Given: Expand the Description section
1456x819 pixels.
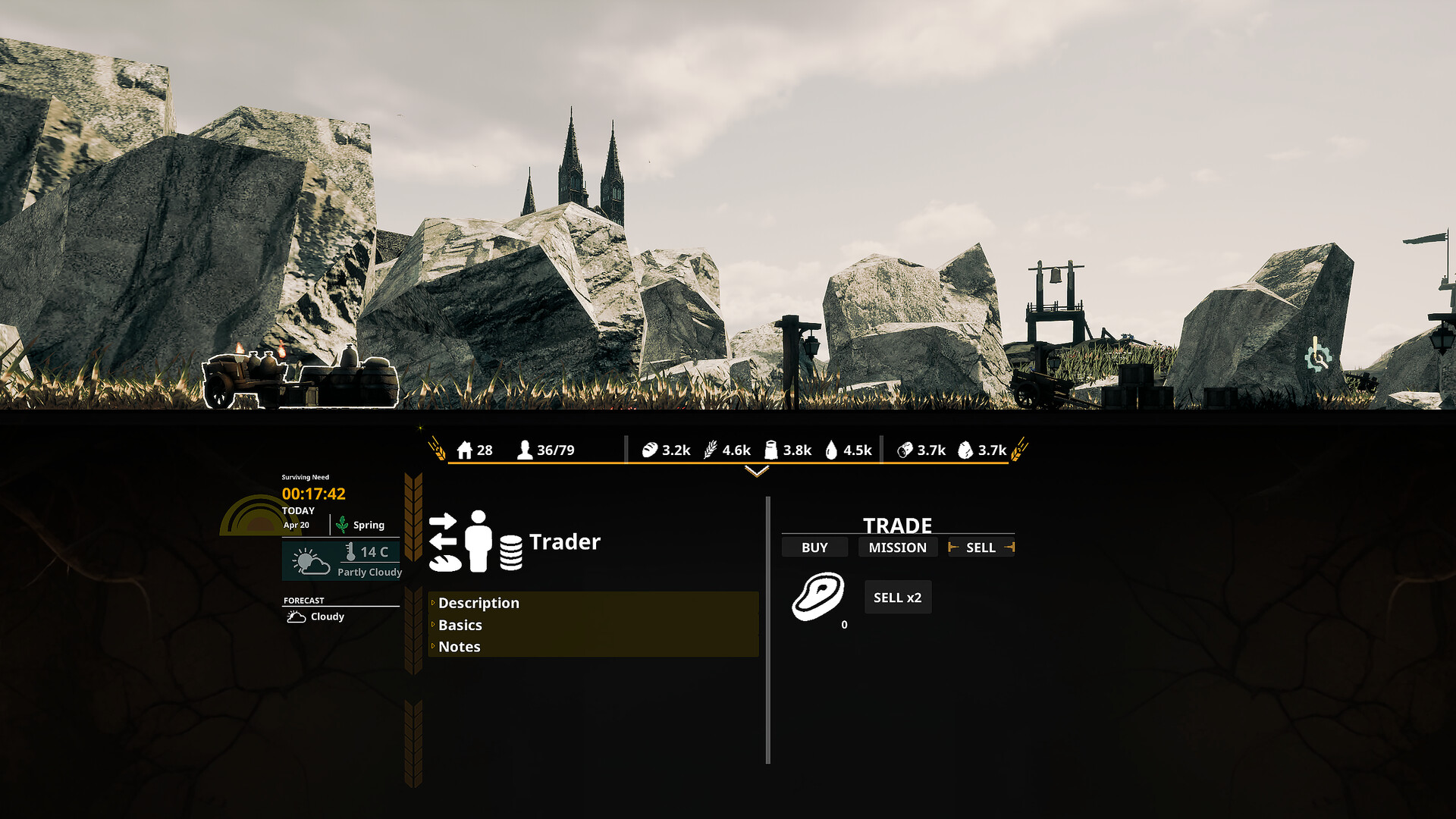Looking at the screenshot, I should point(479,603).
